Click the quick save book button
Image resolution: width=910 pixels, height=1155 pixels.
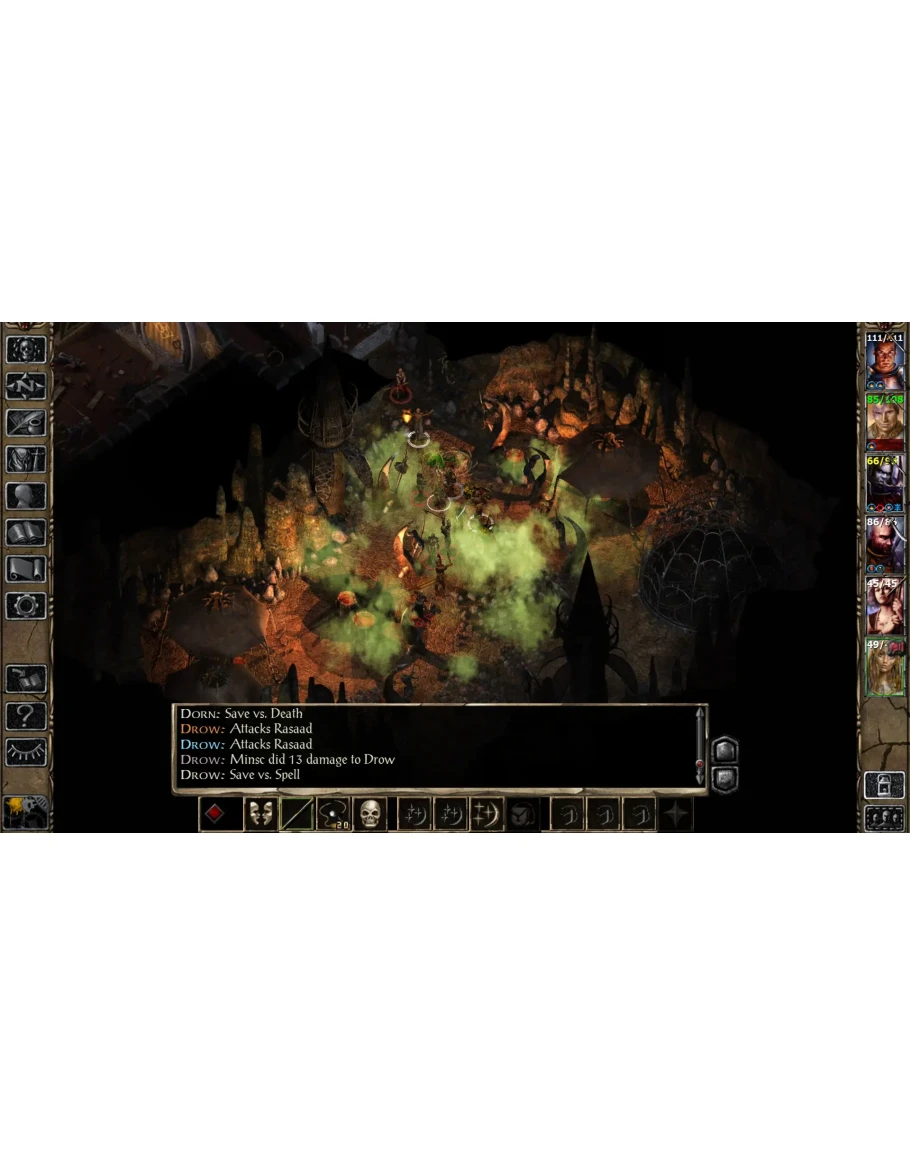coord(26,679)
